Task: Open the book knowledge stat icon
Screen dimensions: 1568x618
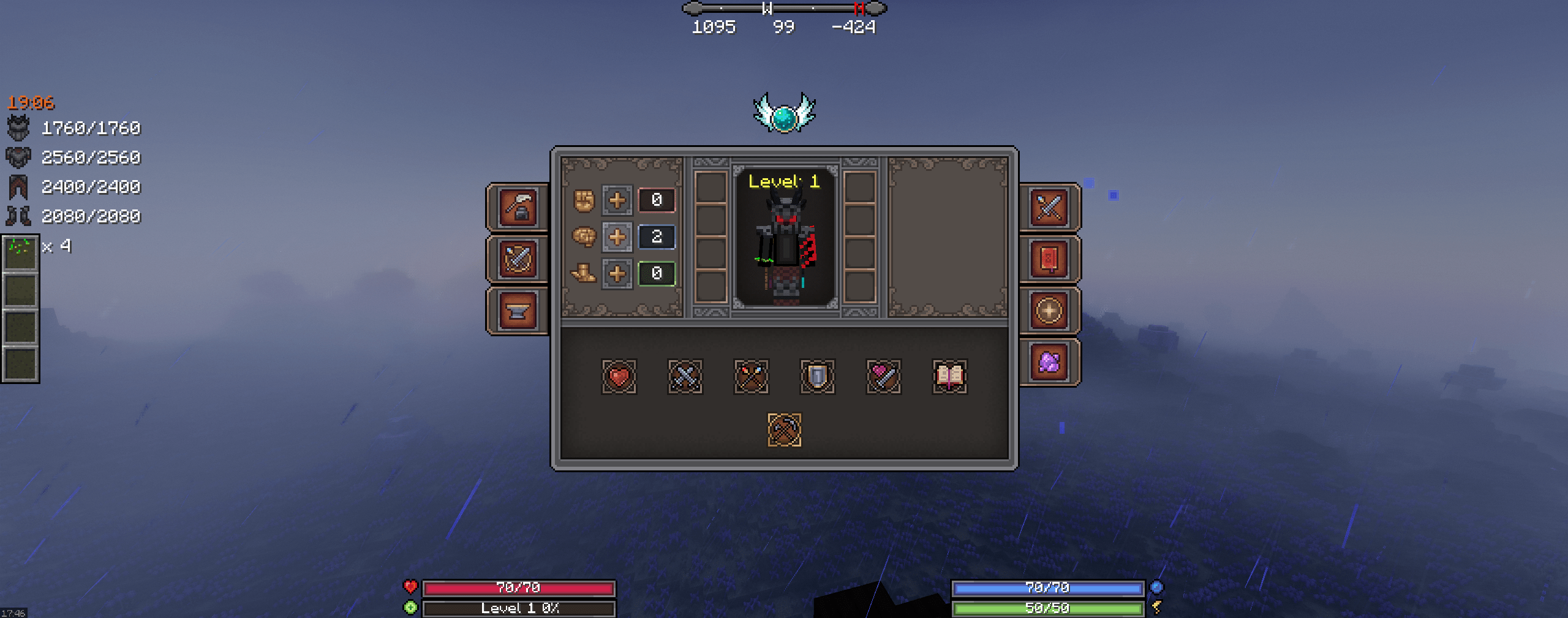Action: click(x=951, y=377)
